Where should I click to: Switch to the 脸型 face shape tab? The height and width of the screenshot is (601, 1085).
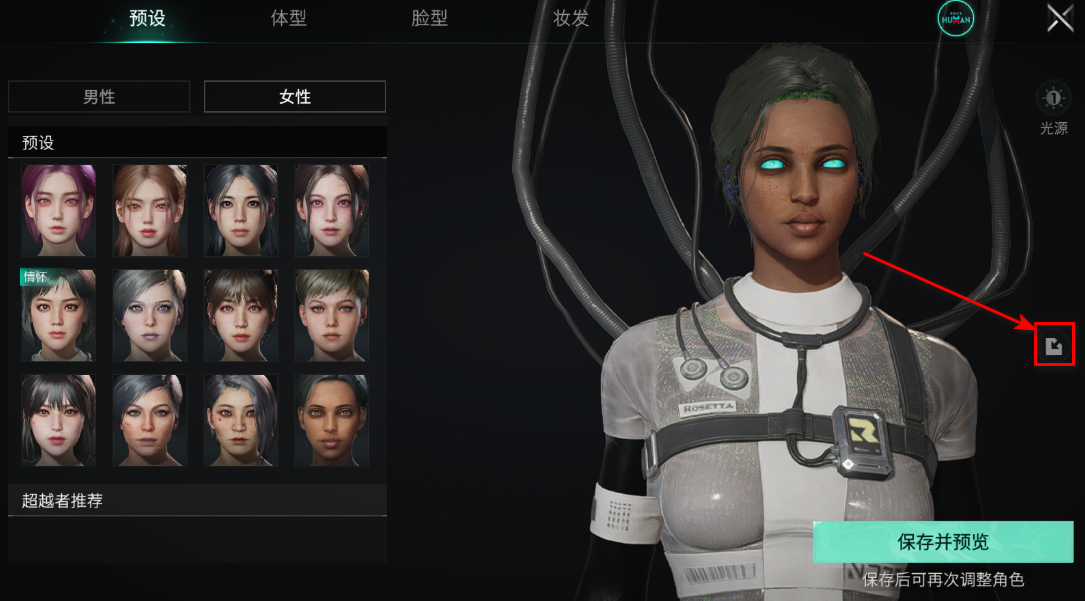430,18
